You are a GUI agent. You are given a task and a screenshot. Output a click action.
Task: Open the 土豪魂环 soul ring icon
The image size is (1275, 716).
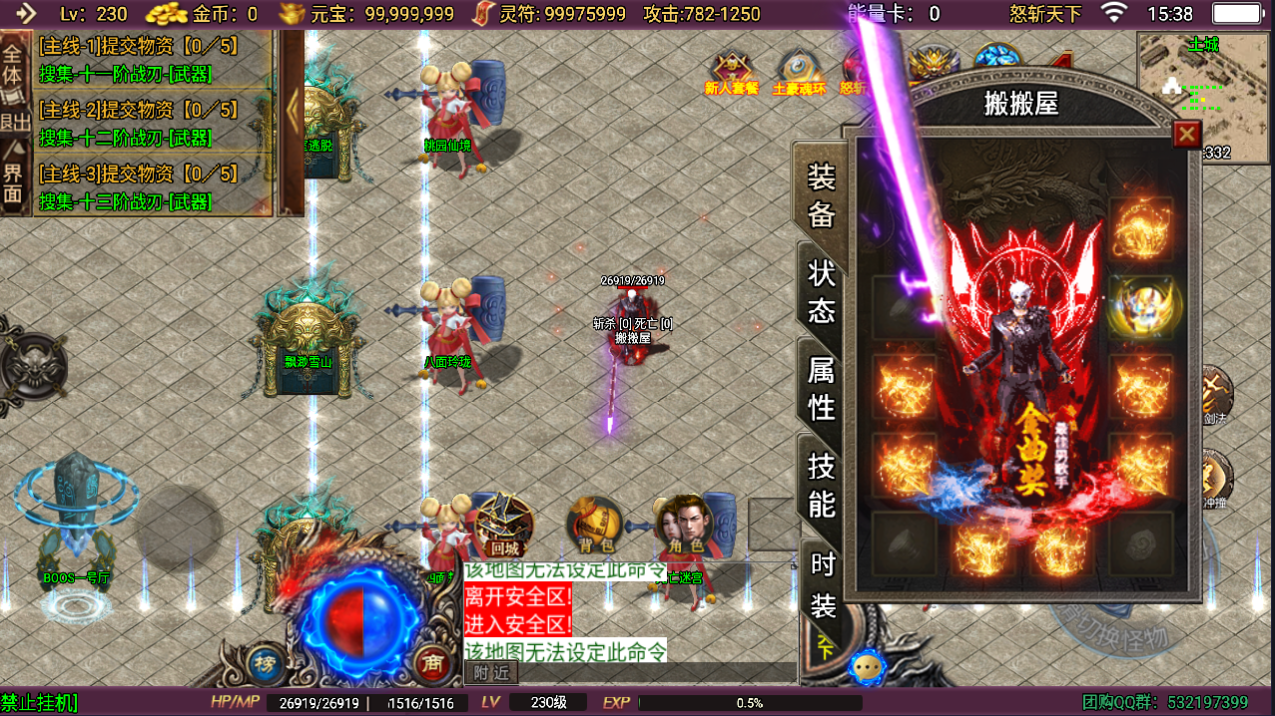(x=799, y=72)
